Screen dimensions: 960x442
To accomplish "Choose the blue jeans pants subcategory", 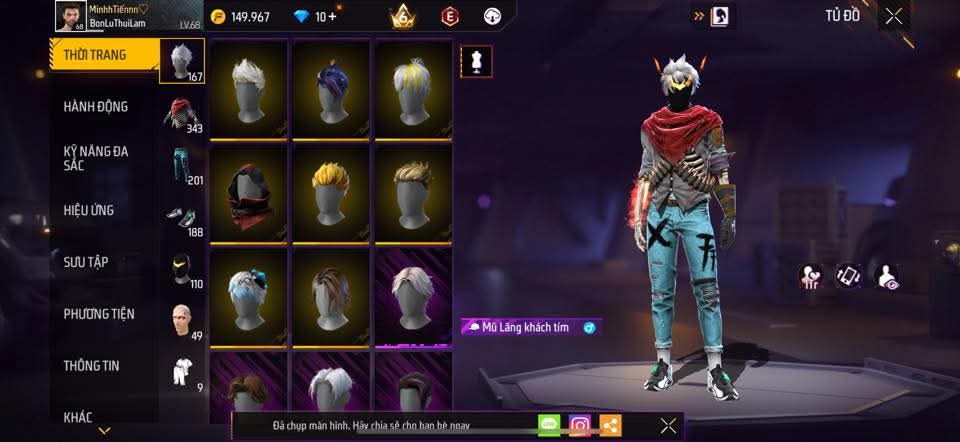I will (x=182, y=165).
